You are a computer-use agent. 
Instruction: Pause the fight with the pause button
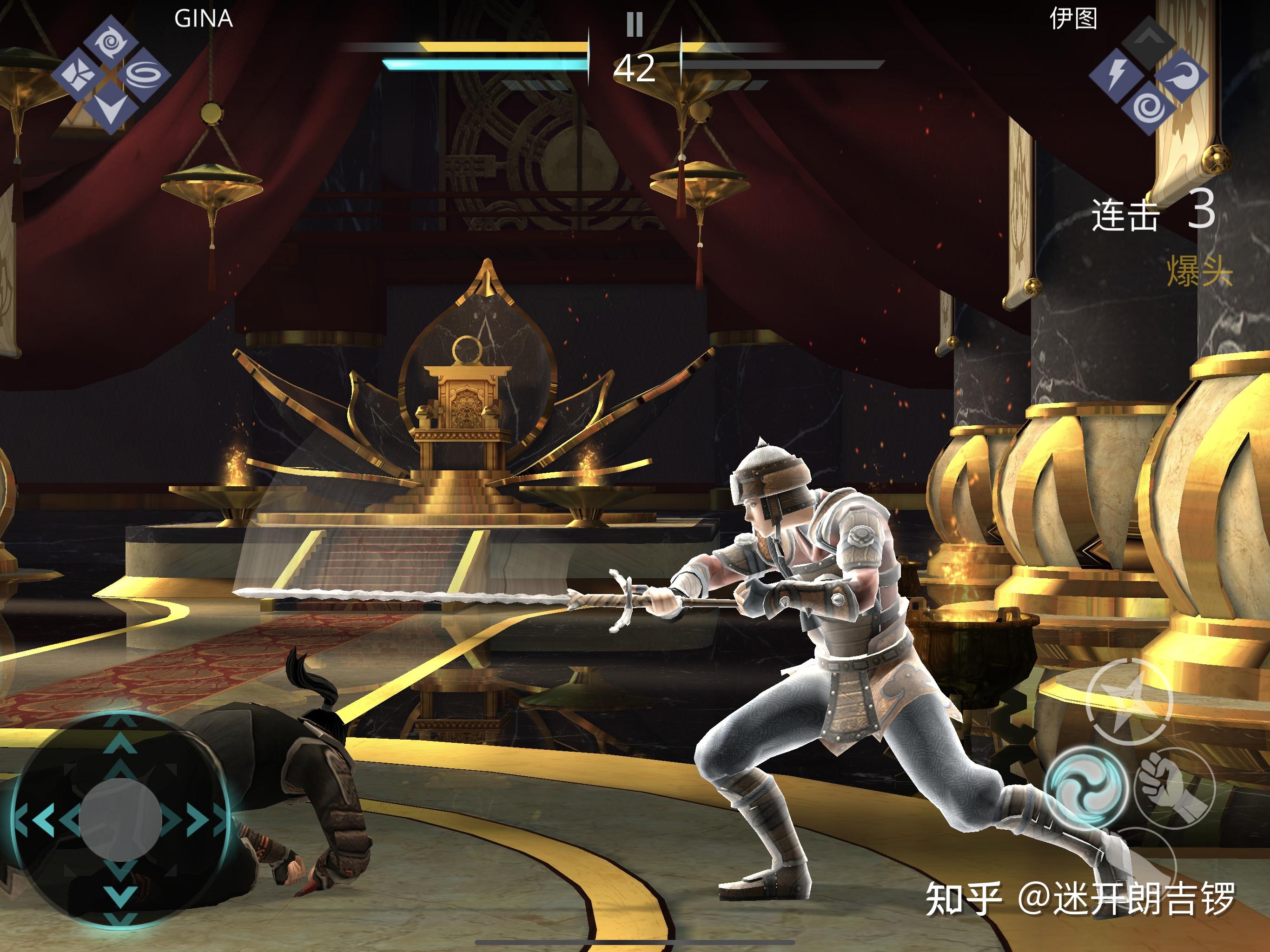[635, 25]
